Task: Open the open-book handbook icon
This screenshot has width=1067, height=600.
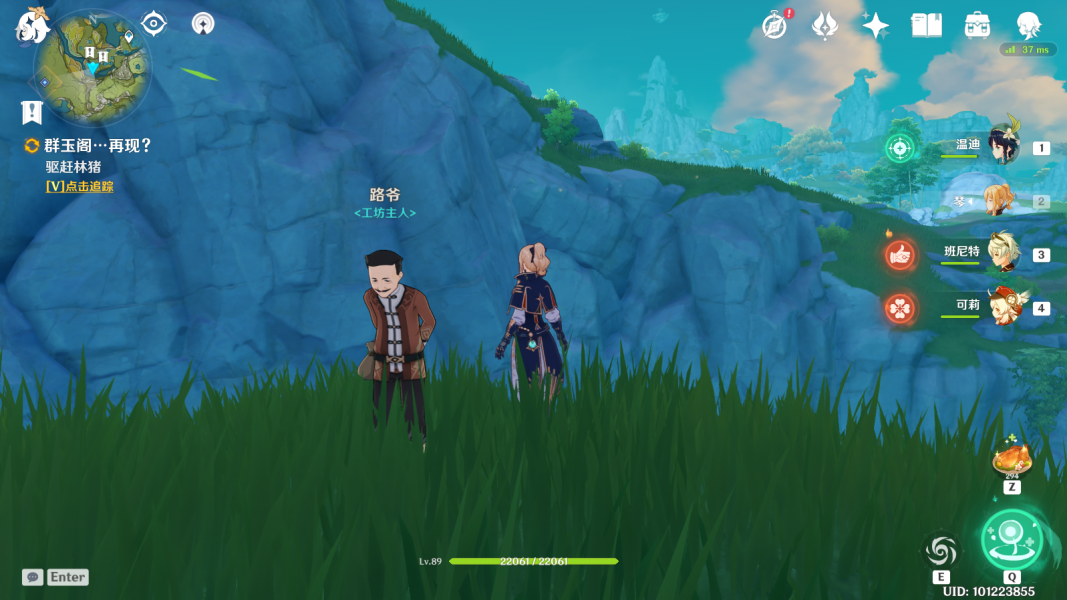Action: coord(926,26)
